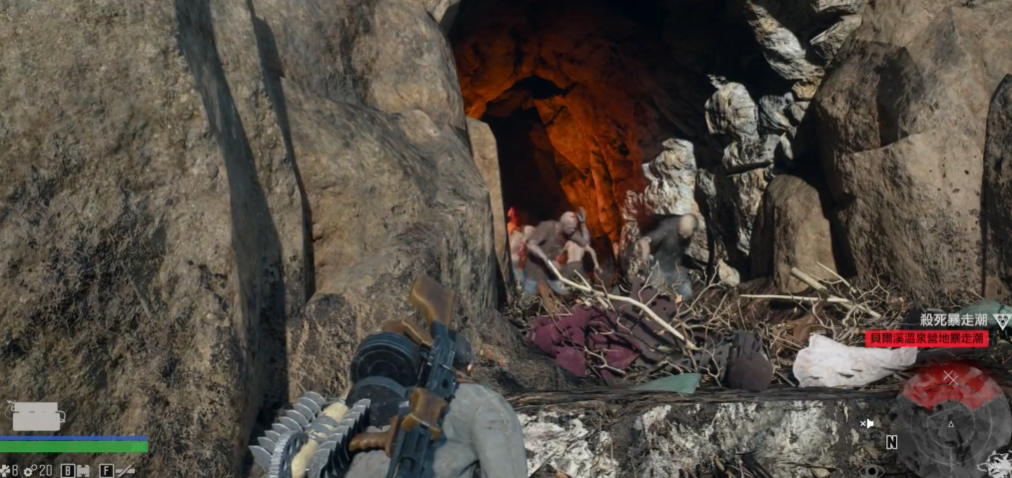1012x478 pixels.
Task: Click the eye visibility indicator icon
Action: click(x=873, y=469)
